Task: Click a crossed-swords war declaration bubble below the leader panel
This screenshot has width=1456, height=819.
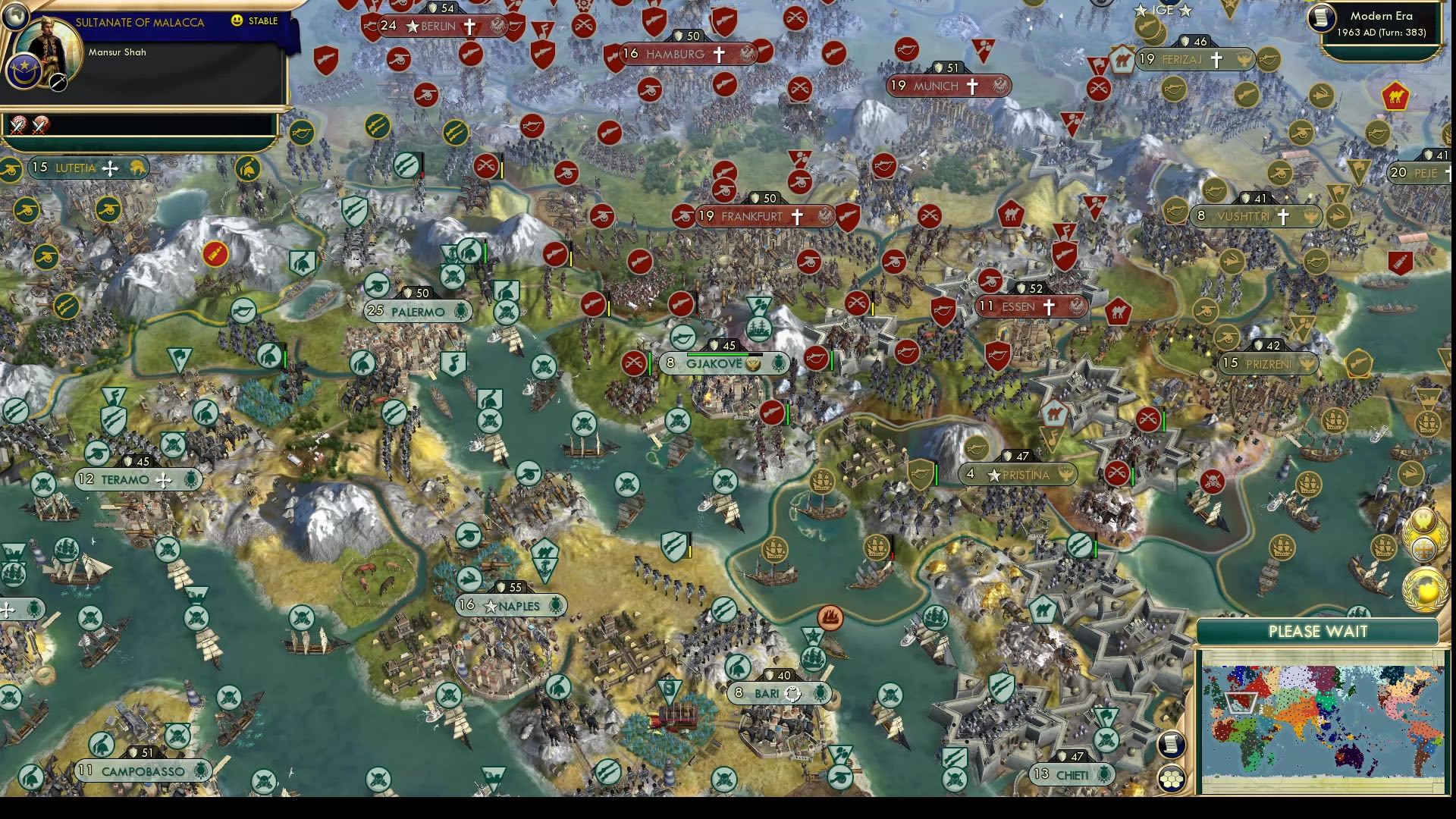Action: click(17, 126)
